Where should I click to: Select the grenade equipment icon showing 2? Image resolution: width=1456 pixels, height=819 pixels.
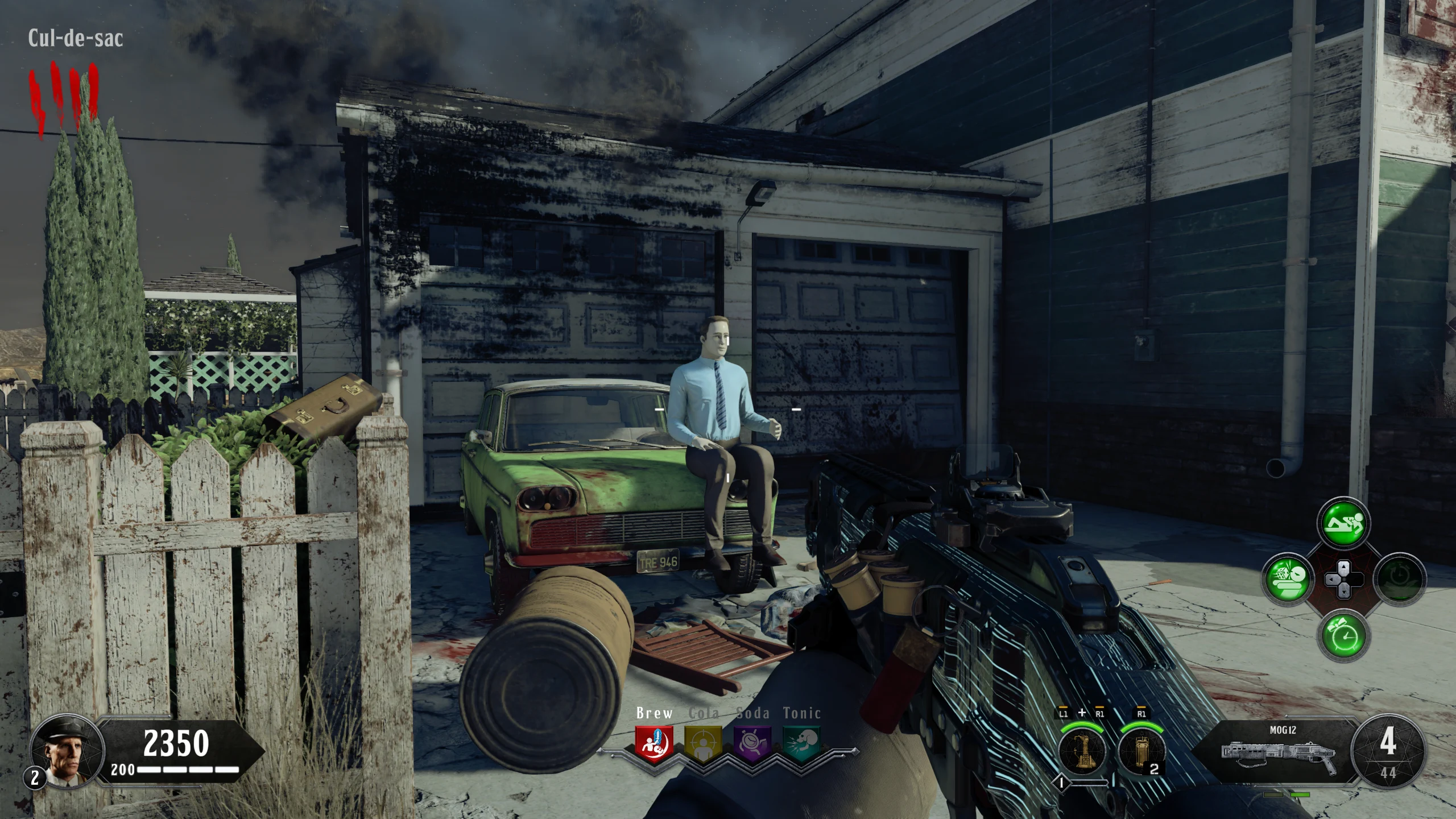pos(1141,751)
